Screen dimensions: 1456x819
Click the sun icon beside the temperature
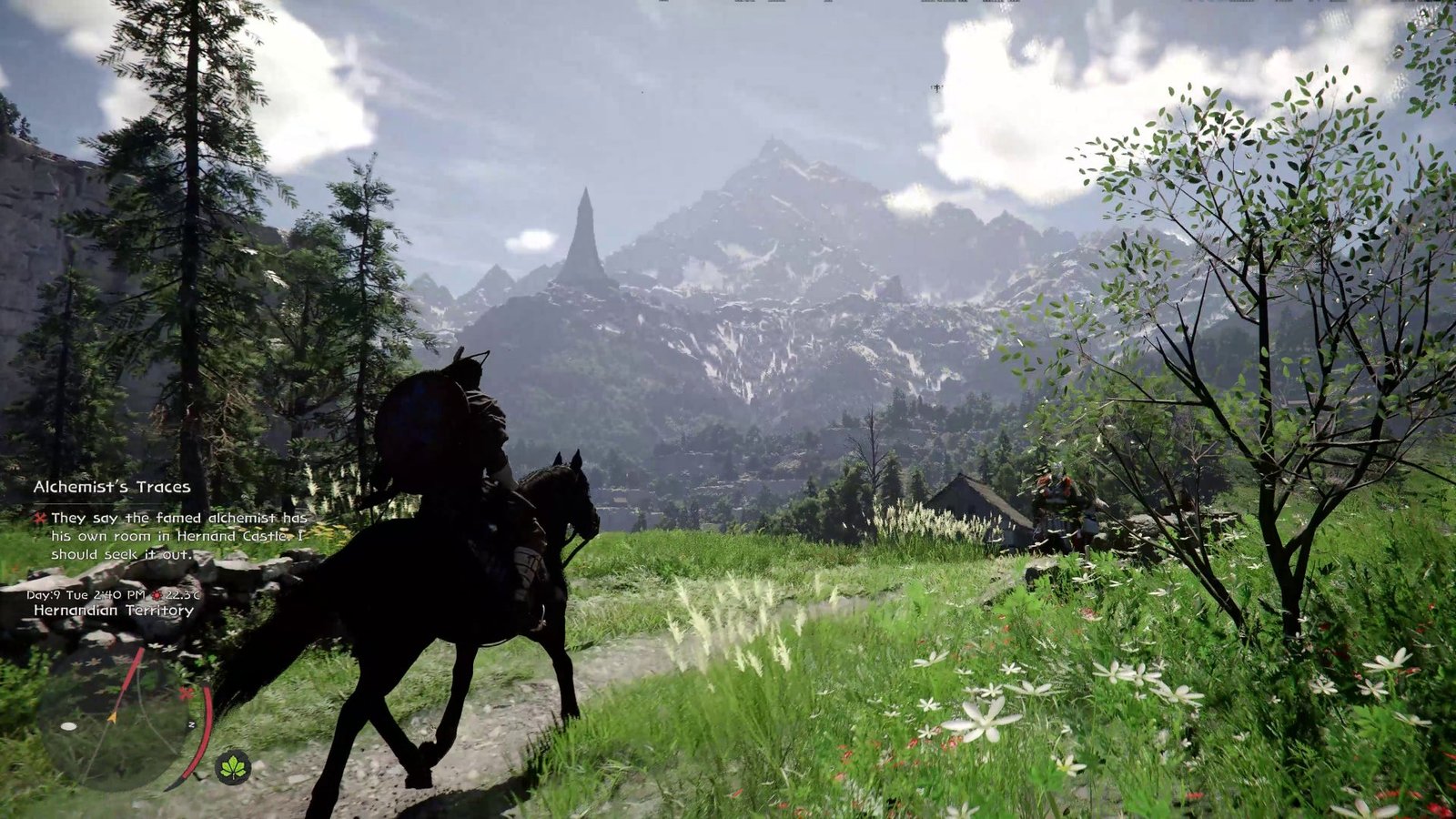pyautogui.click(x=157, y=594)
